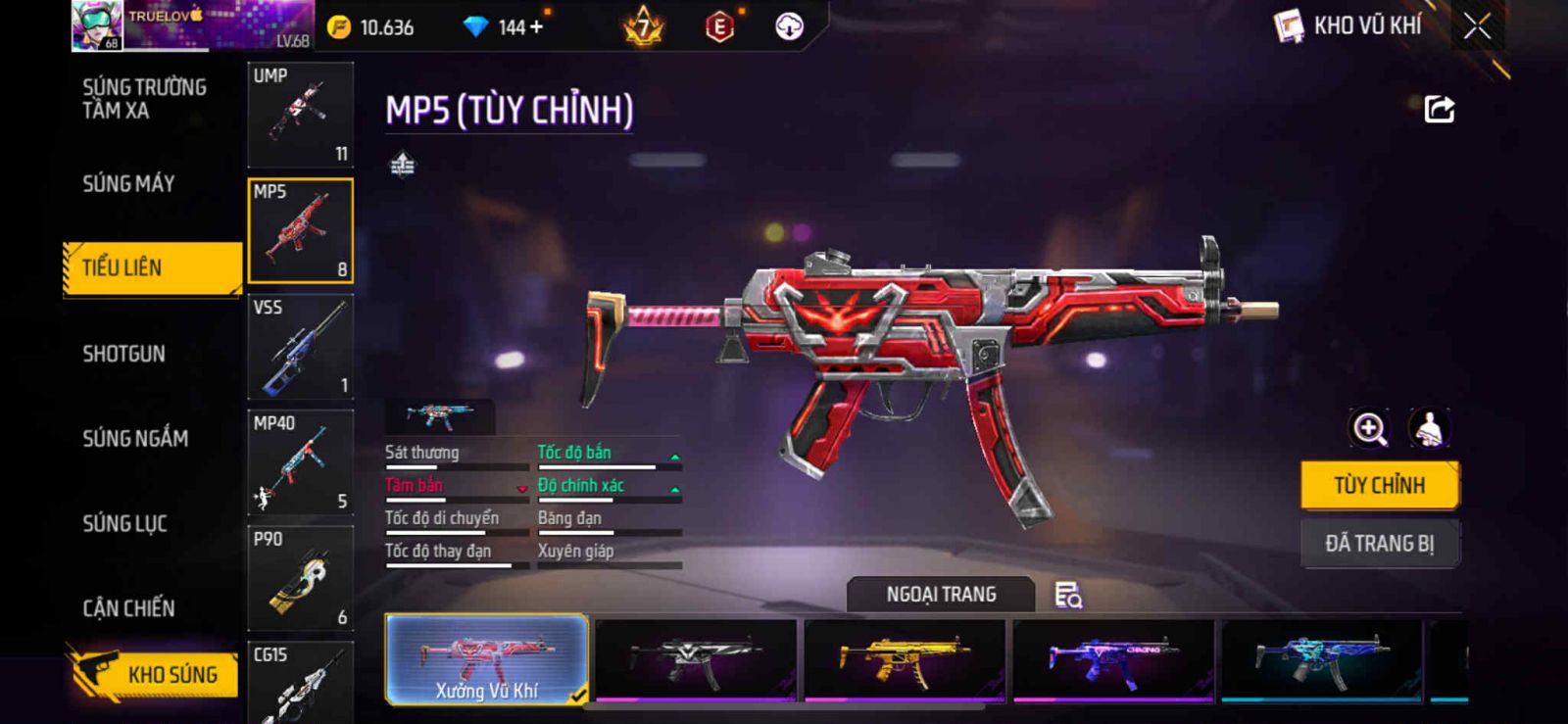Select the Súng Máy category
This screenshot has width=1568, height=724.
tap(128, 183)
